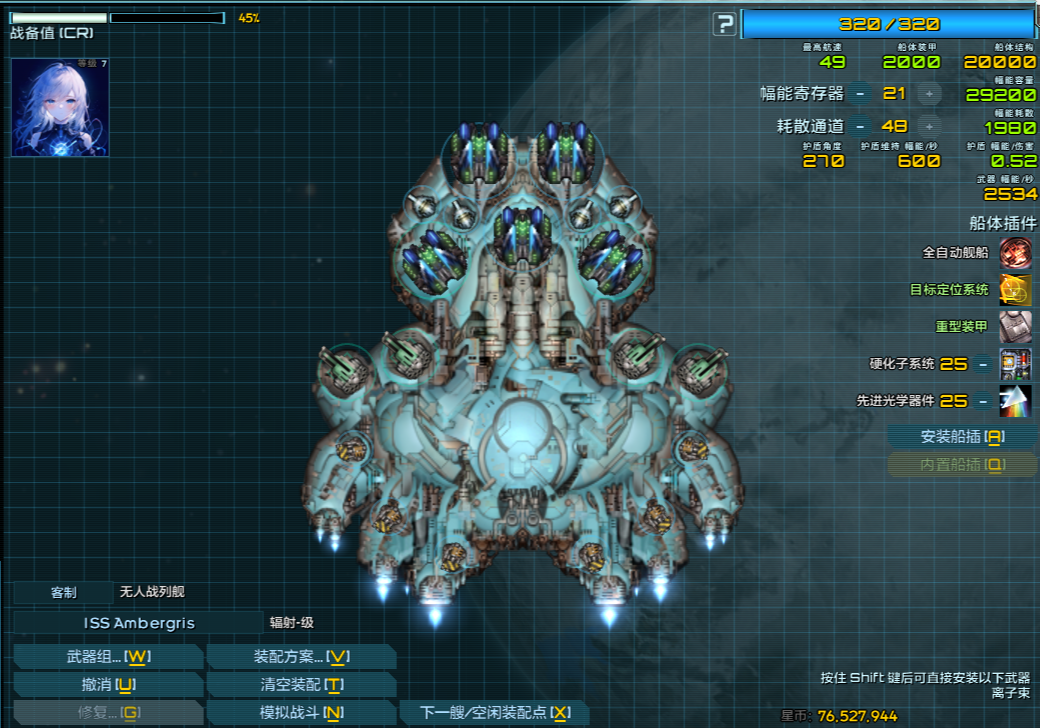Image resolution: width=1040 pixels, height=728 pixels.
Task: Click the 客制 custom variant button
Action: (x=63, y=592)
